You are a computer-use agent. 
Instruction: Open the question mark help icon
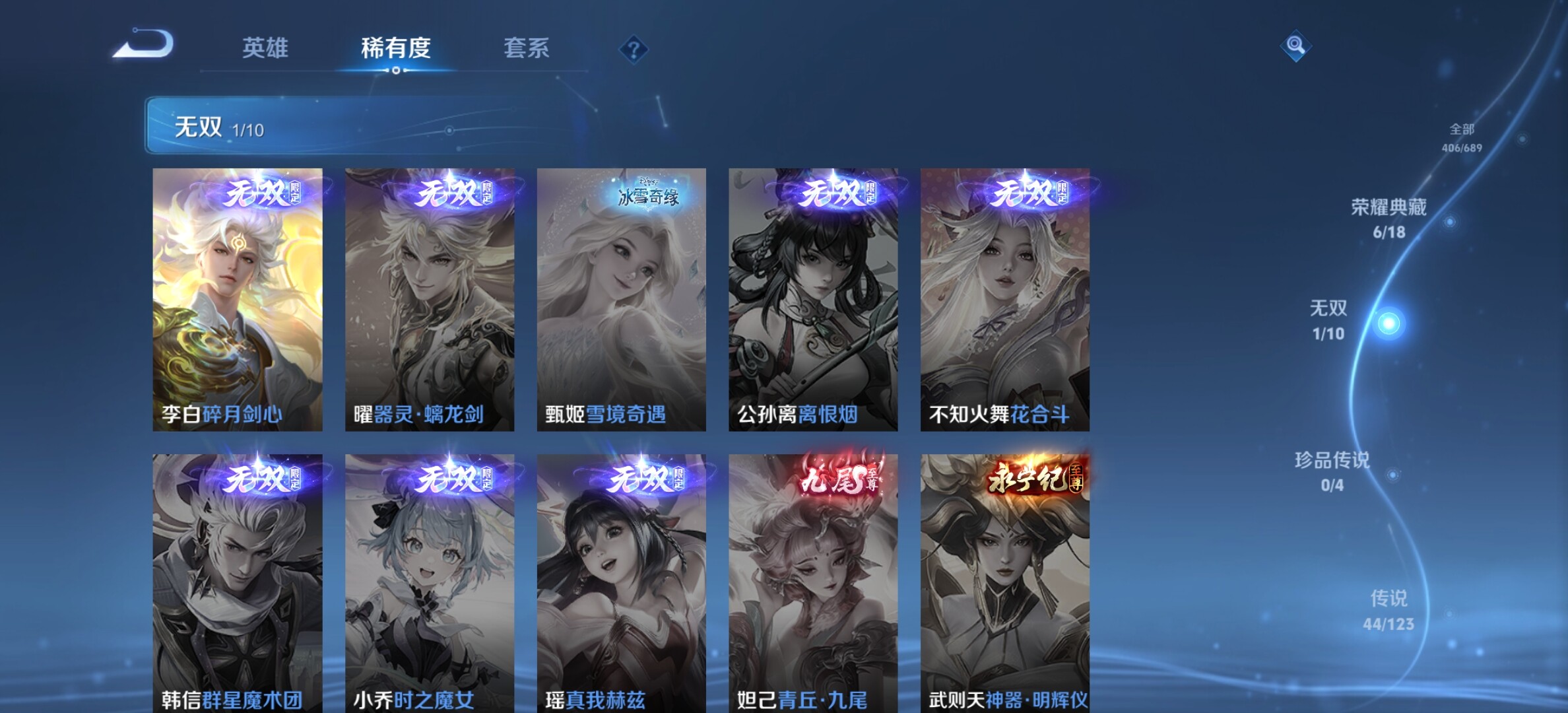(634, 50)
